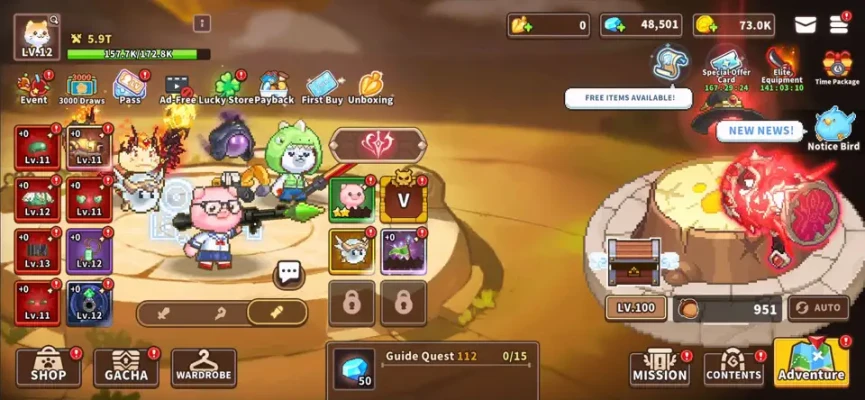865x400 pixels.
Task: Open the Time Package offer
Action: click(x=837, y=67)
